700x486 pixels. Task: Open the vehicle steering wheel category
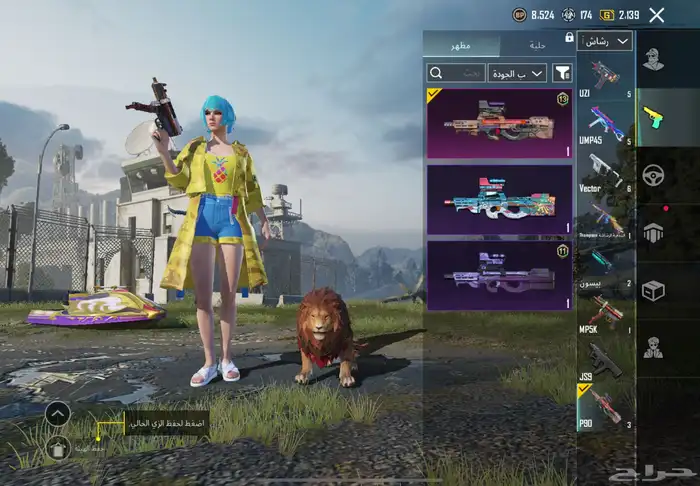[x=653, y=174]
